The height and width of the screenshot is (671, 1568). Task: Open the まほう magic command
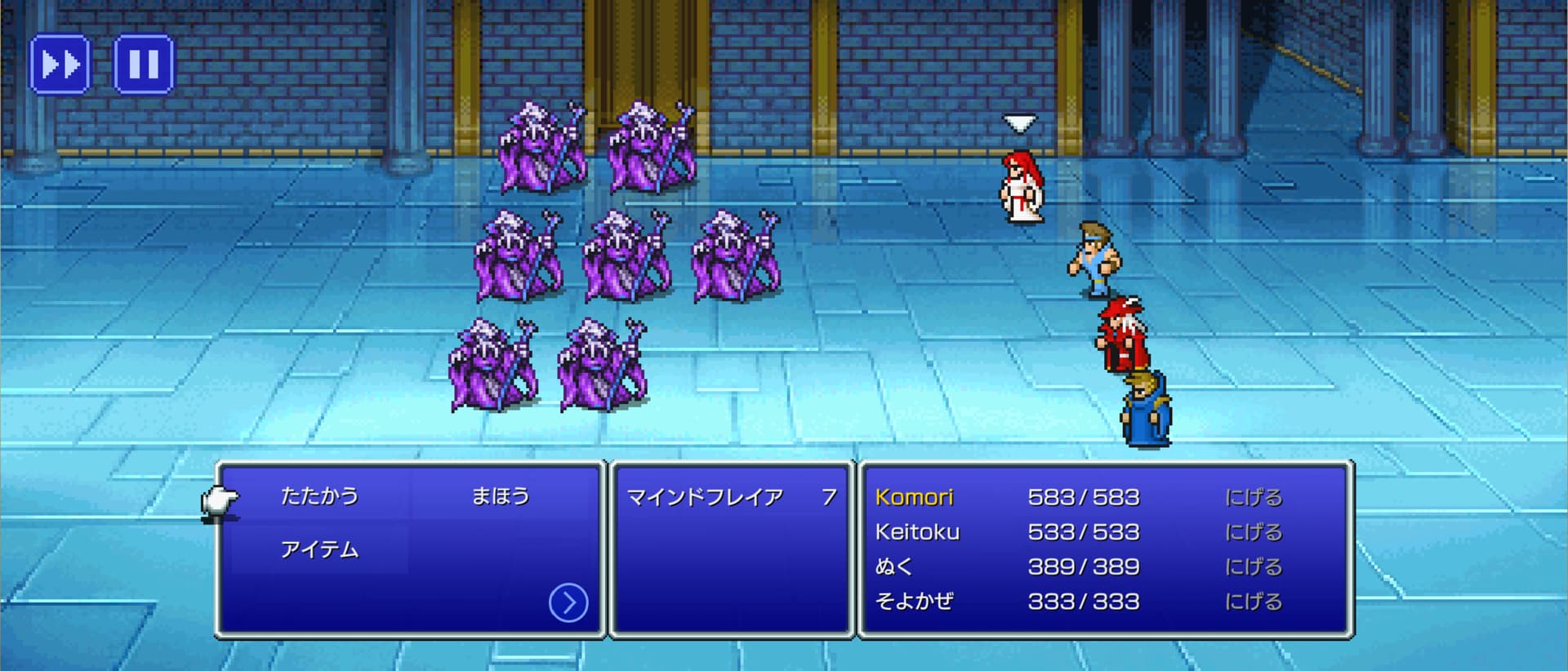(501, 495)
